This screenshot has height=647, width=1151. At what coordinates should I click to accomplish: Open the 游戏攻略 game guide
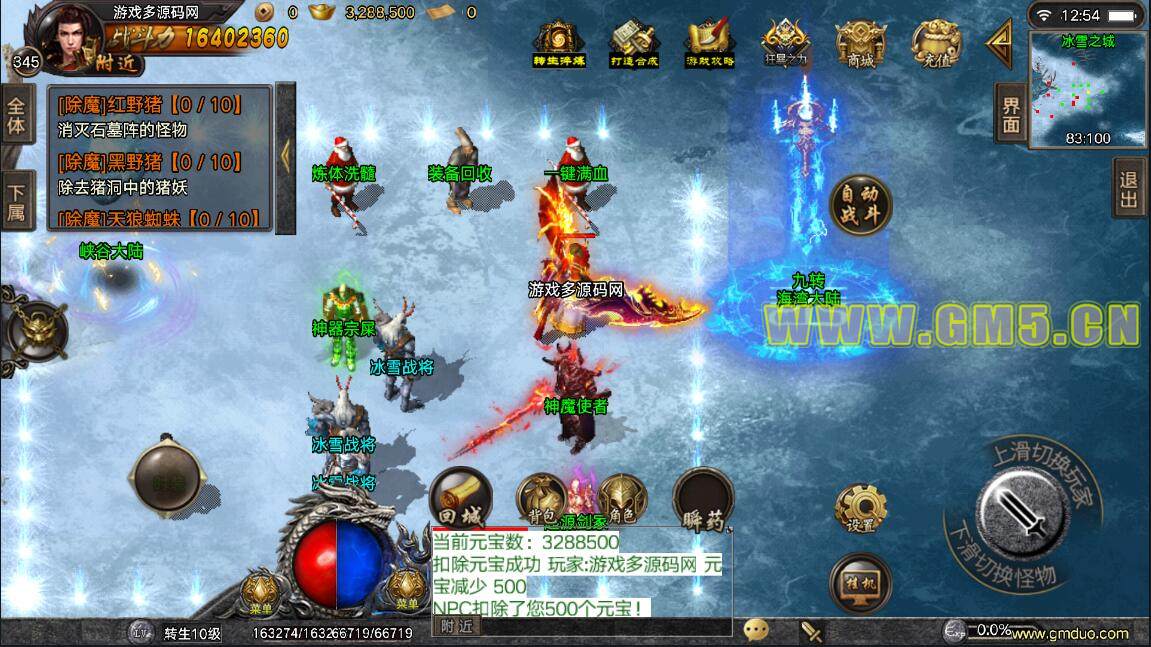pyautogui.click(x=709, y=42)
